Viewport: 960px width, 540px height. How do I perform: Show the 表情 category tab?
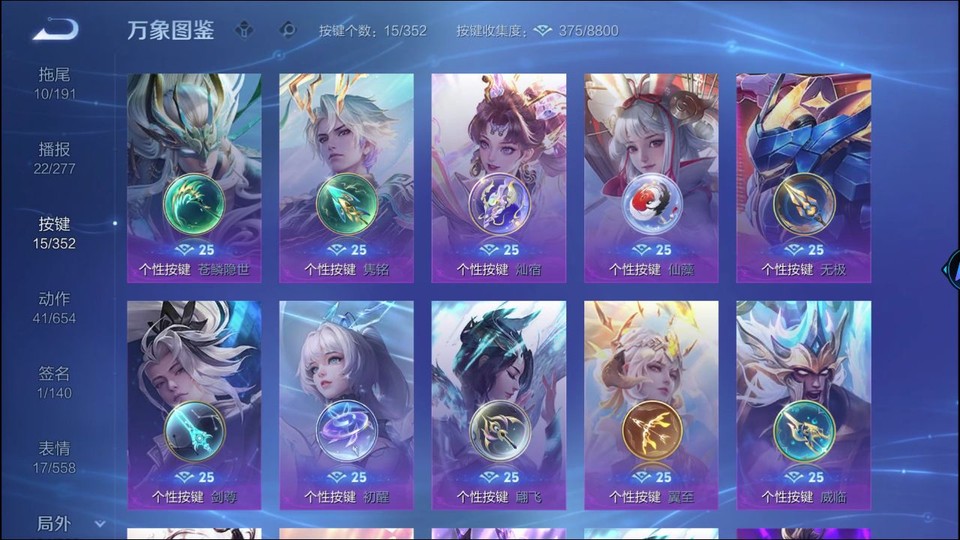pos(55,457)
